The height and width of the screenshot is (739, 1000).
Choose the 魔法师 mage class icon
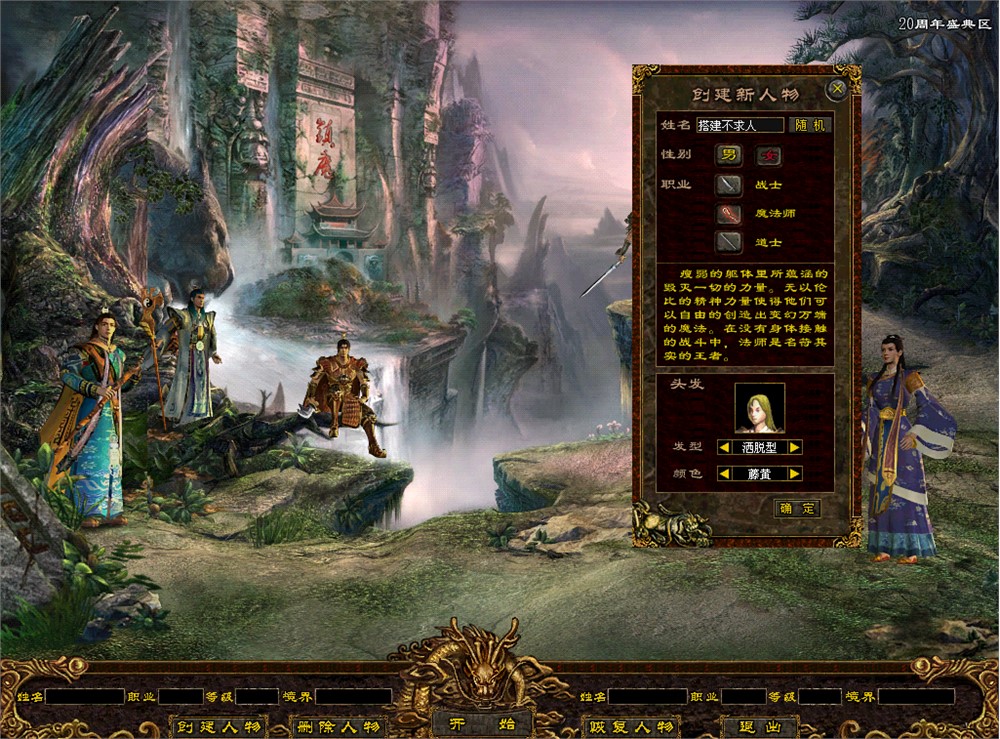(728, 213)
